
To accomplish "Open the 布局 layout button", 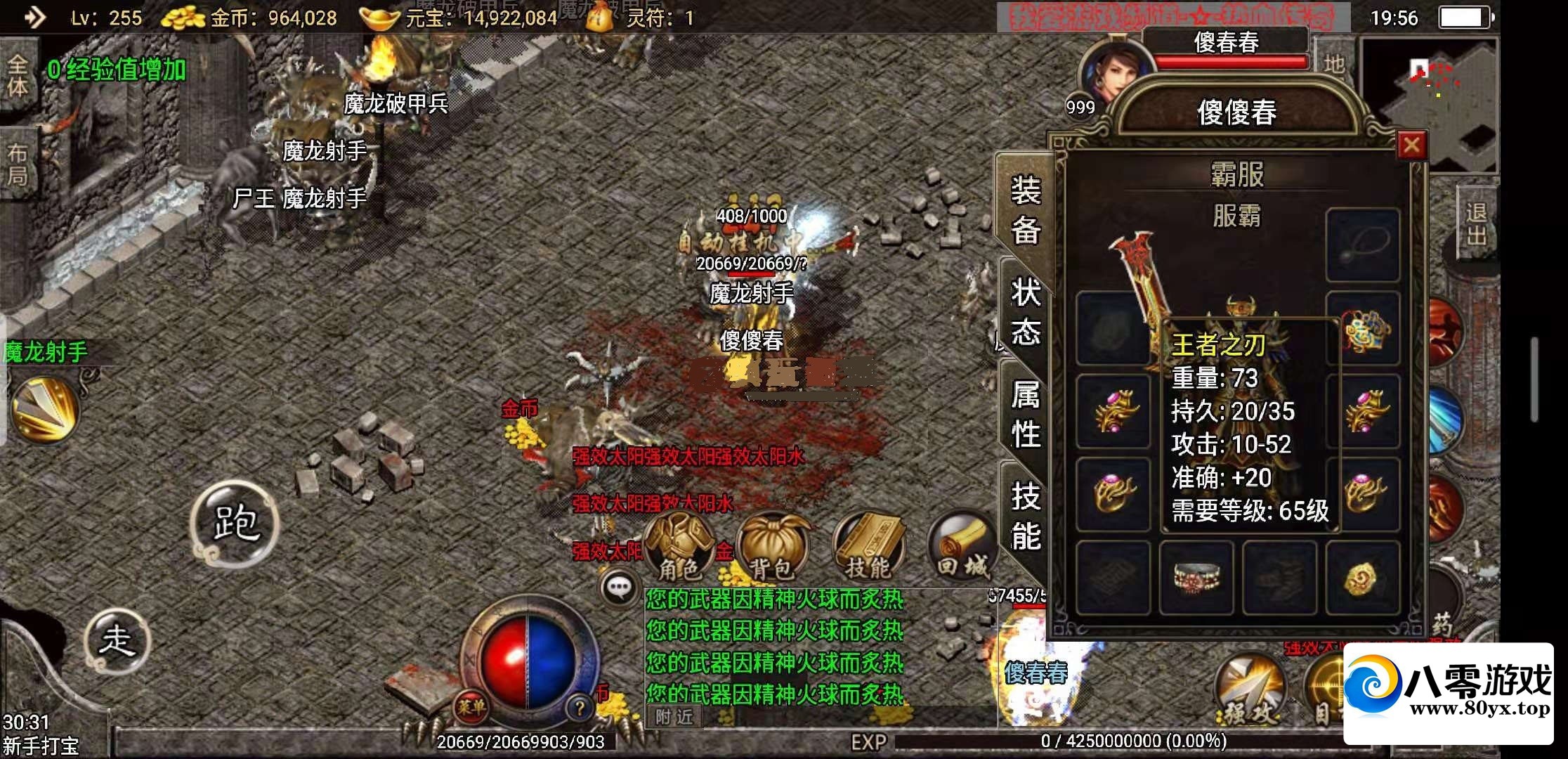I will 18,164.
